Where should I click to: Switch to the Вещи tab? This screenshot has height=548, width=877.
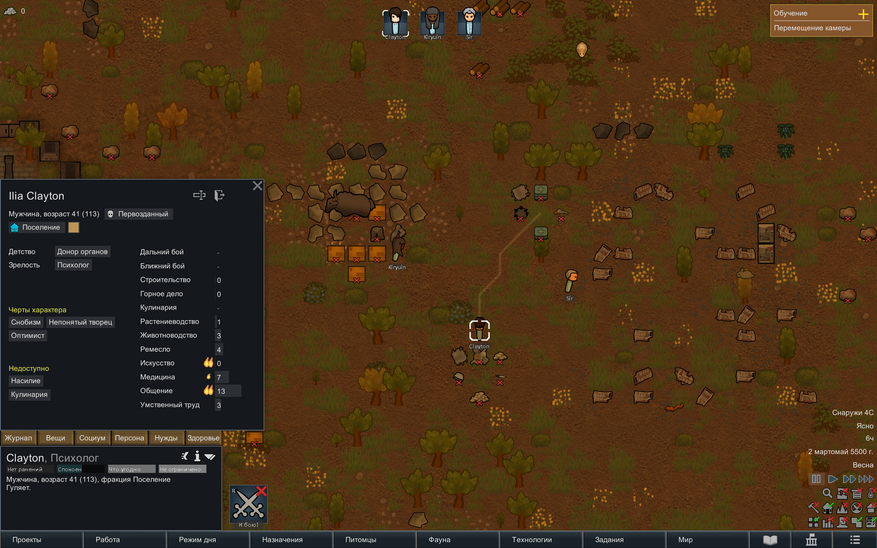tap(55, 438)
